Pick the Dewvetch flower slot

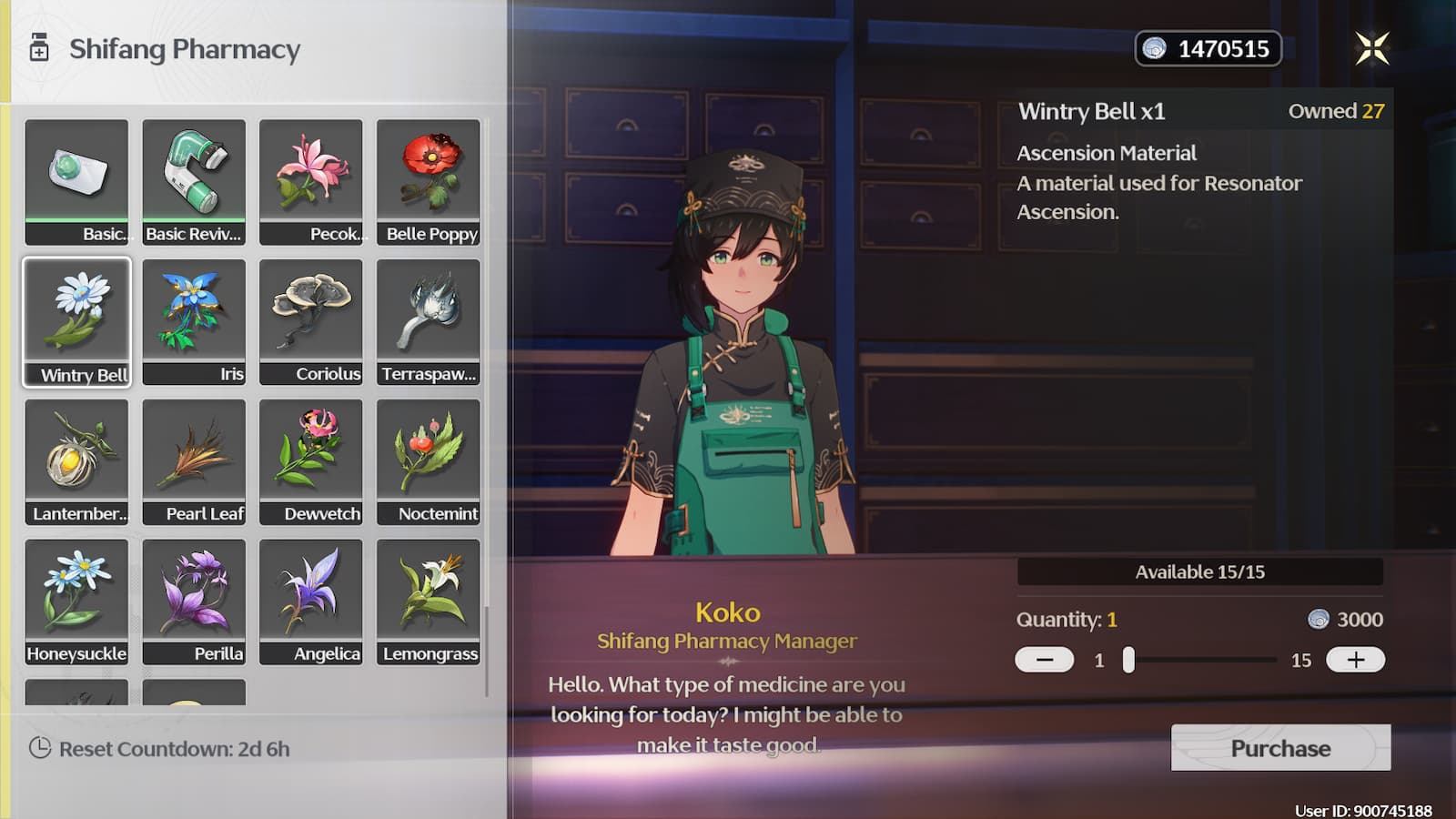(311, 461)
